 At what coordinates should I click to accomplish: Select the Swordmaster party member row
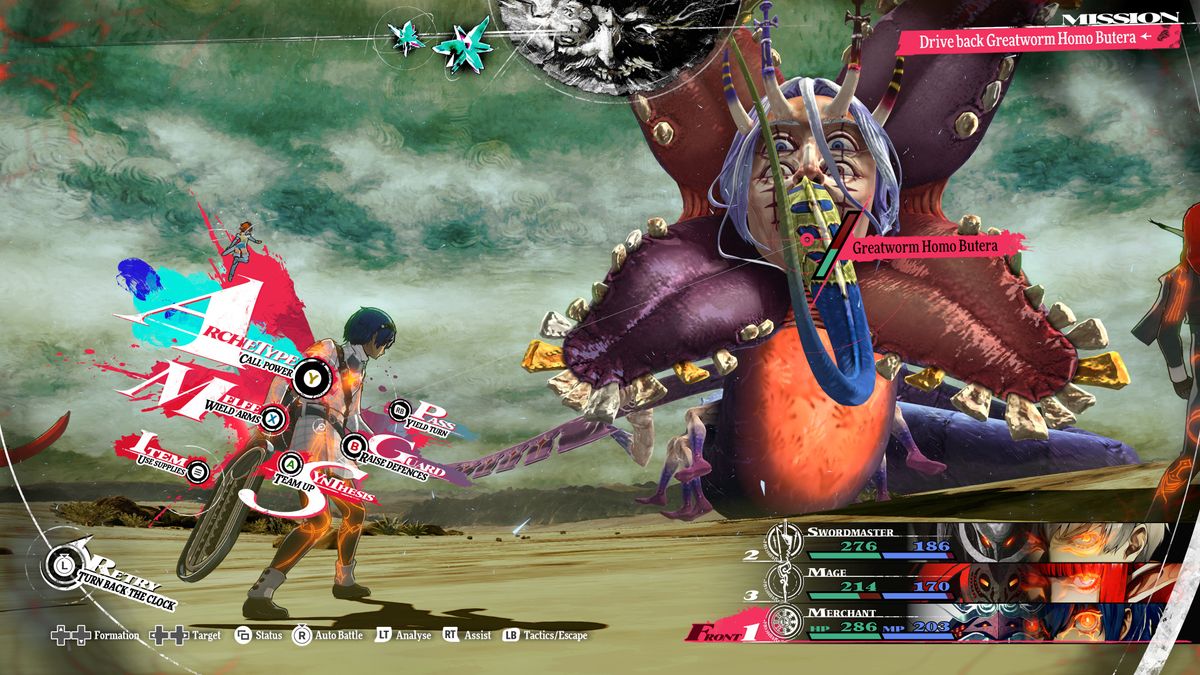coord(960,541)
